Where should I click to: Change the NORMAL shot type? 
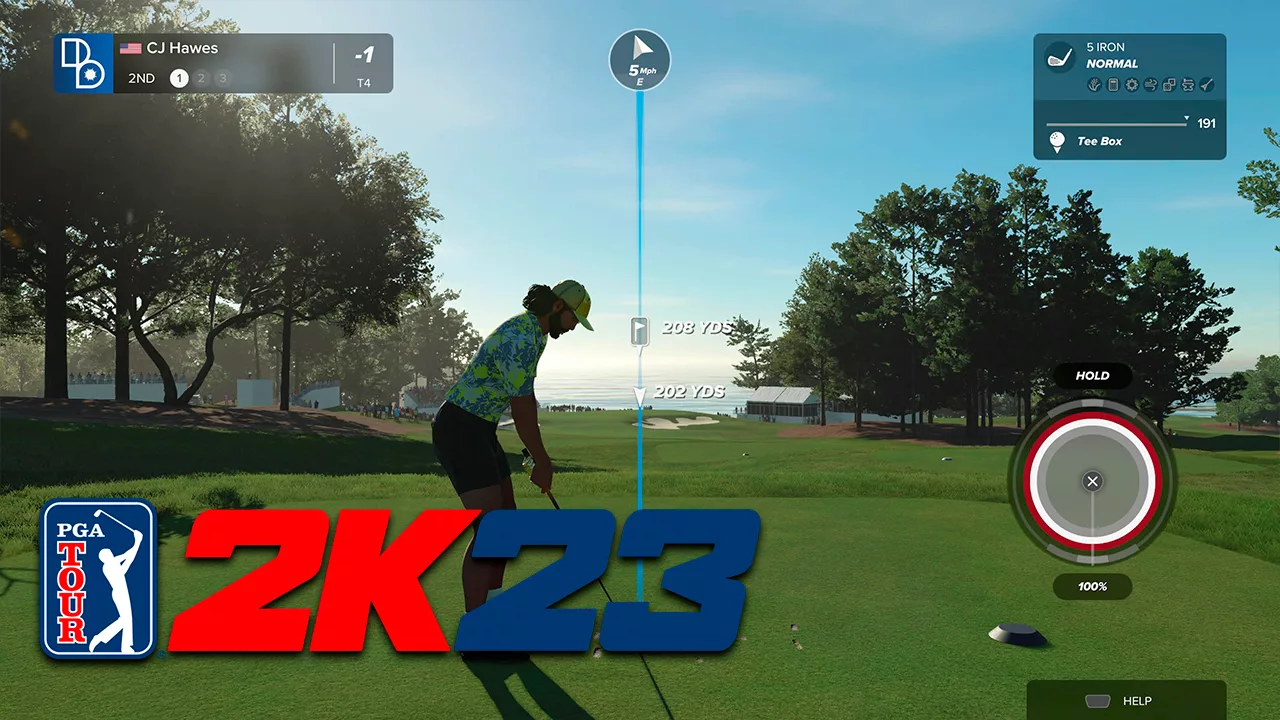point(1112,64)
